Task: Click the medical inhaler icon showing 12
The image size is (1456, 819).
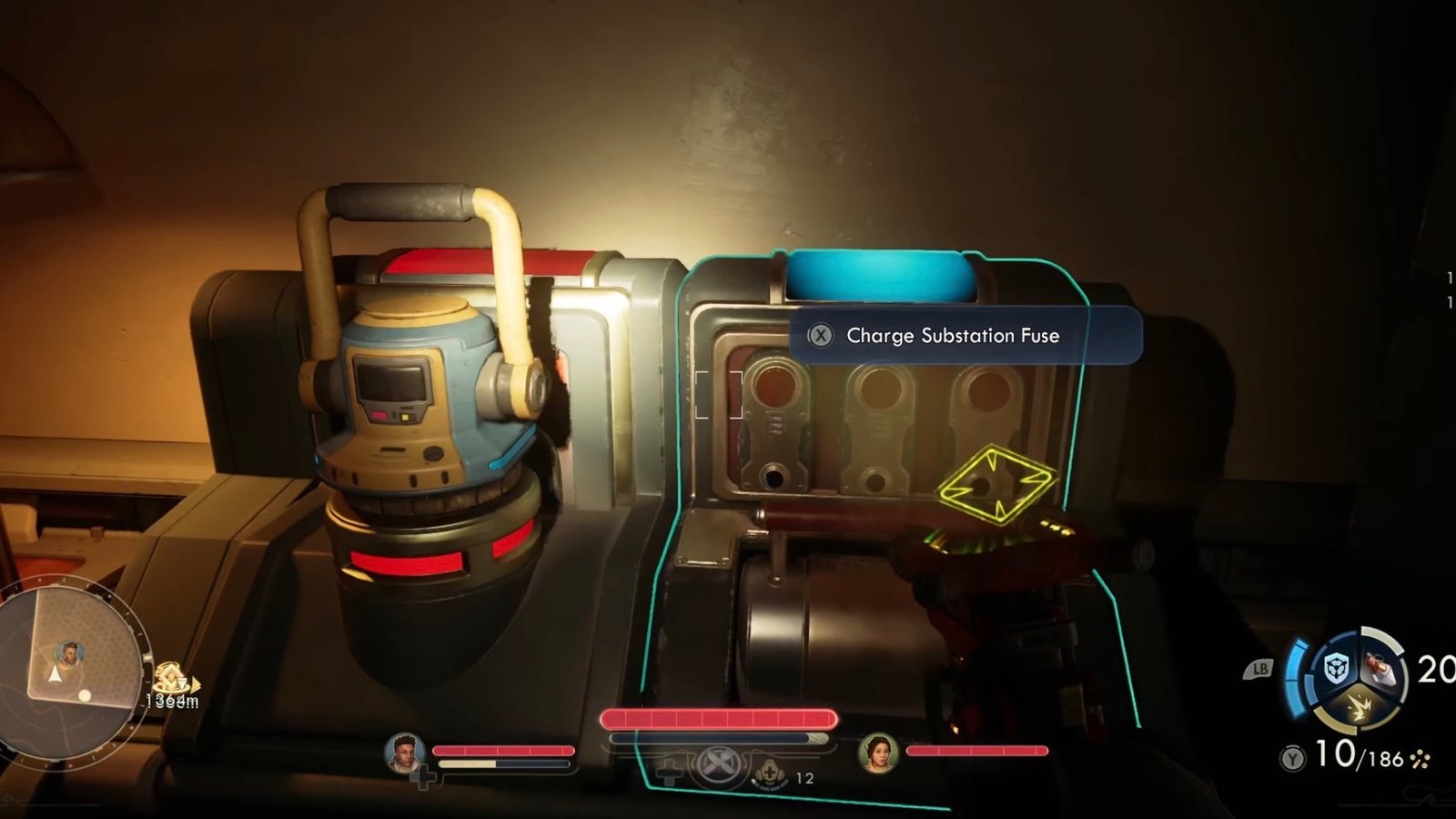Action: tap(769, 774)
